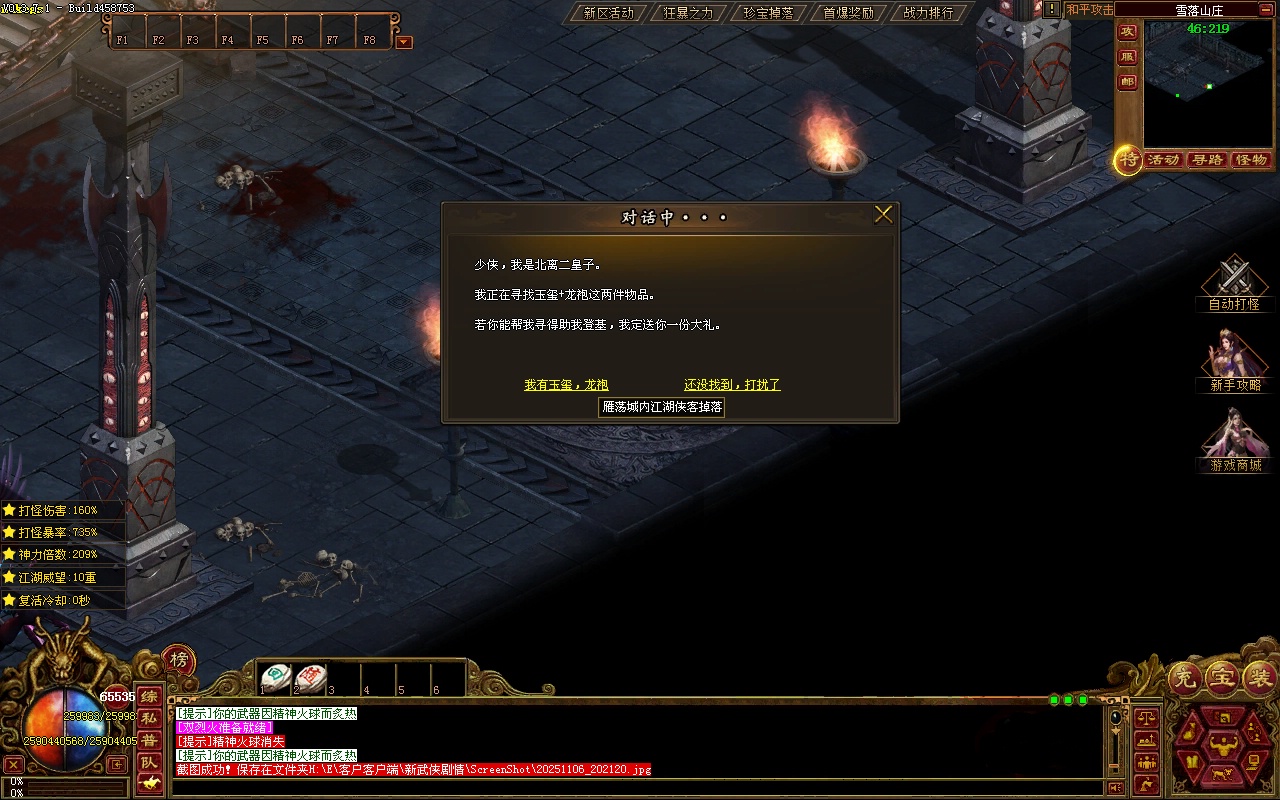Image resolution: width=1280 pixels, height=800 pixels.
Task: Choose the reply 我有玉玺，龙袍
Action: pos(566,385)
